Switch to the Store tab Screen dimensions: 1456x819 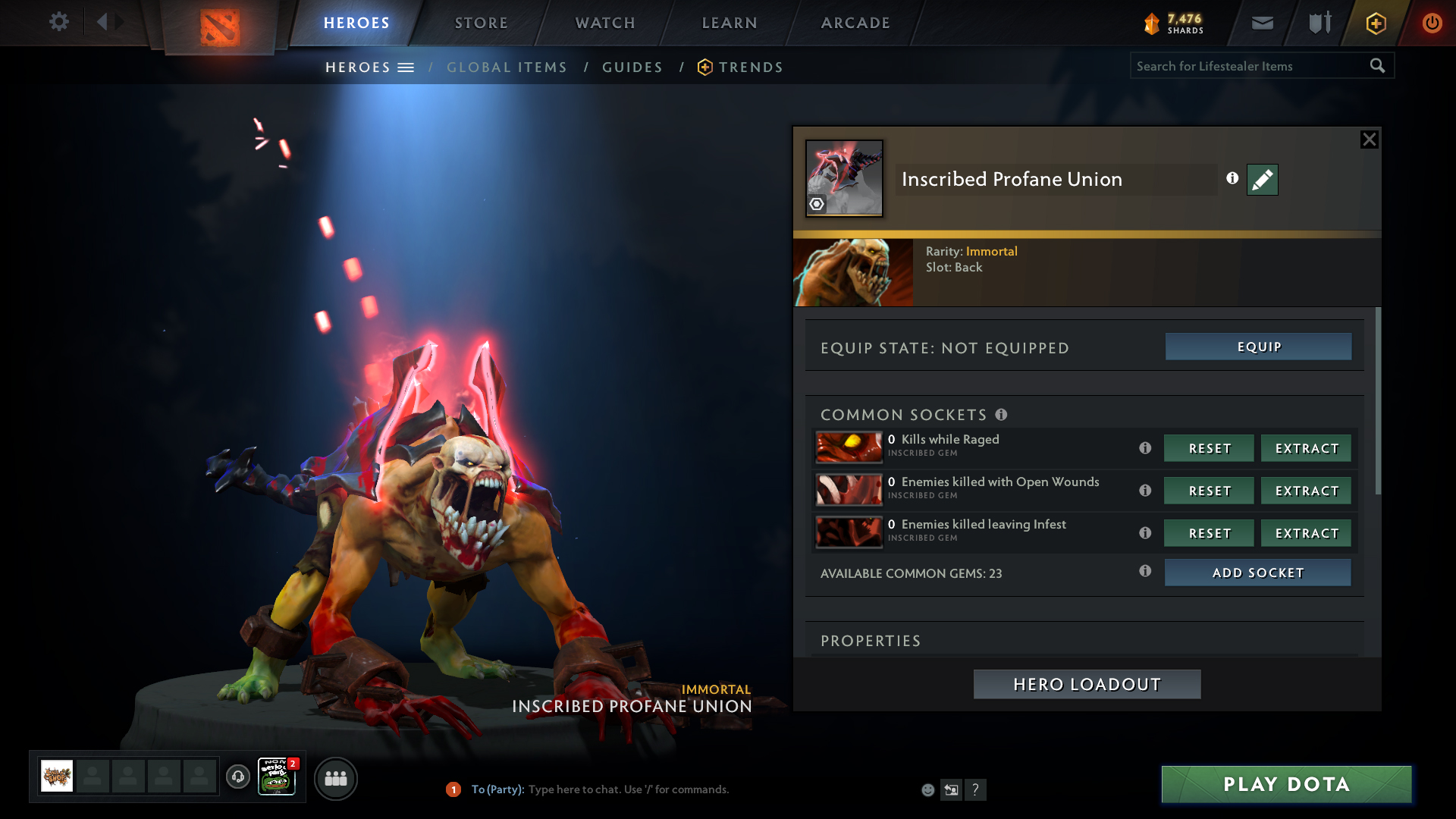point(482,23)
